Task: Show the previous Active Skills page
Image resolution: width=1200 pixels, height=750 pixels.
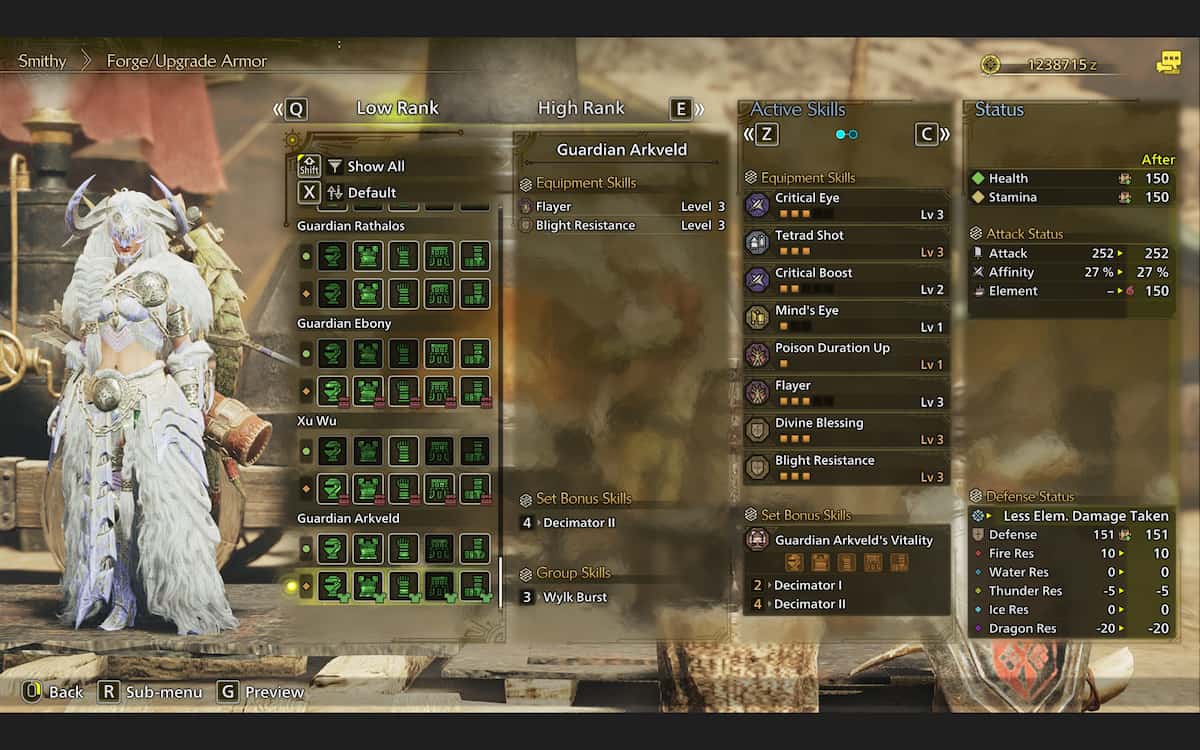Action: (x=761, y=134)
